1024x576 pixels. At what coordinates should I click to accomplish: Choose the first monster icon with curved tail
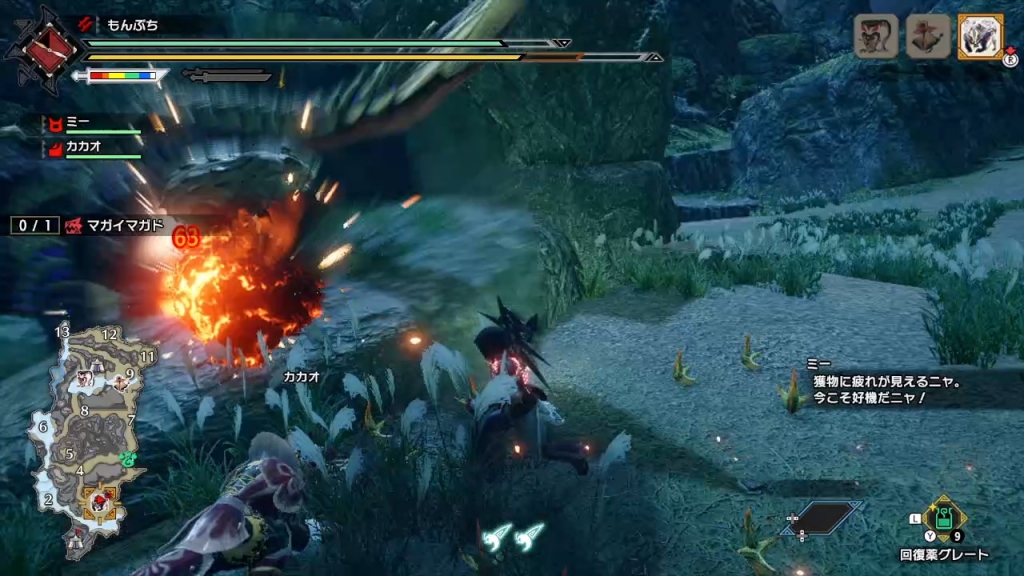click(x=874, y=37)
